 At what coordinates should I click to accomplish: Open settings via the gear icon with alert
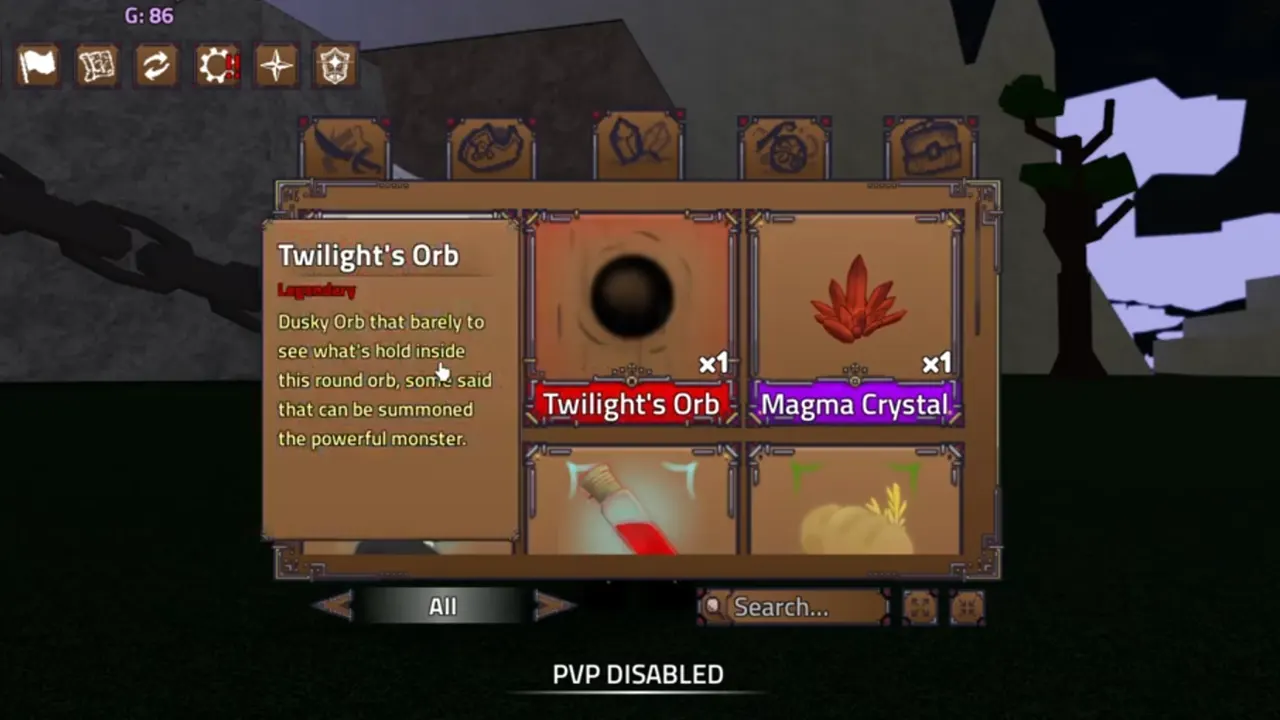[x=216, y=65]
